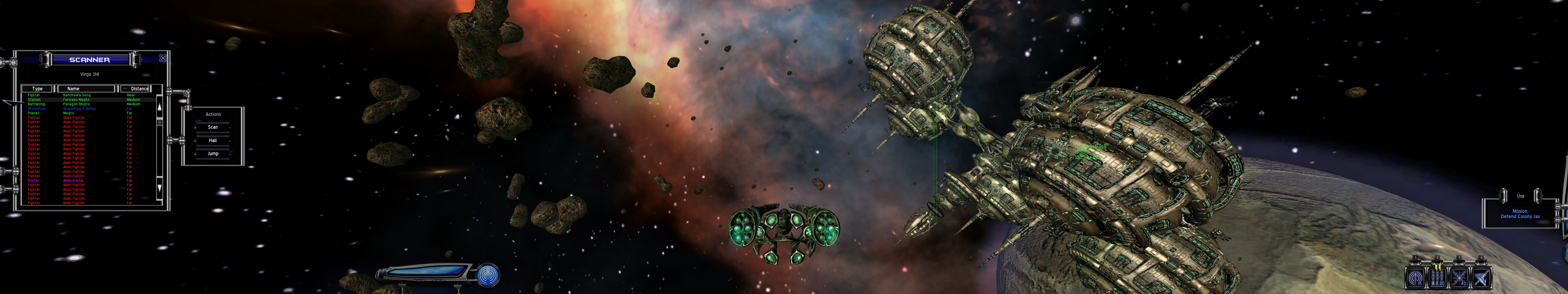Select the Fortress Mogto station row
This screenshot has height=294, width=1568.
click(76, 100)
